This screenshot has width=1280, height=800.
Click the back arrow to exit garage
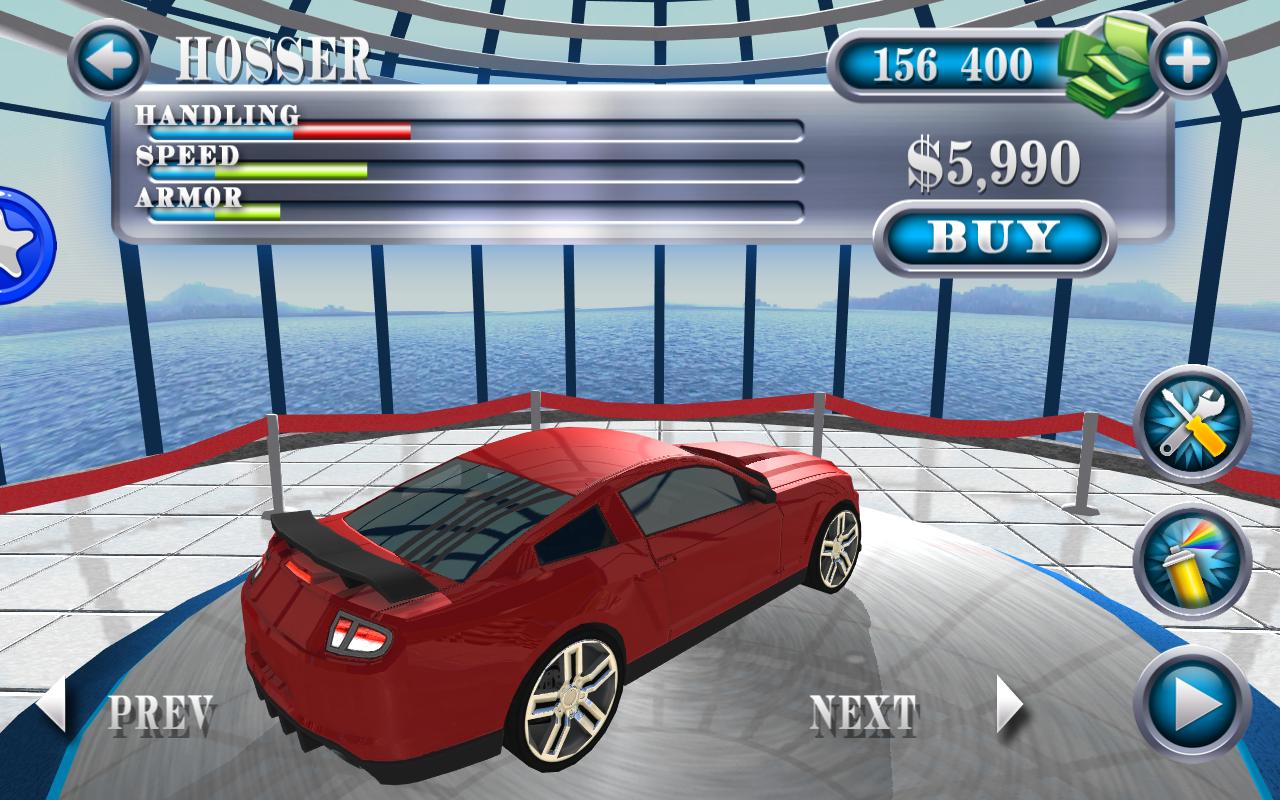[106, 58]
